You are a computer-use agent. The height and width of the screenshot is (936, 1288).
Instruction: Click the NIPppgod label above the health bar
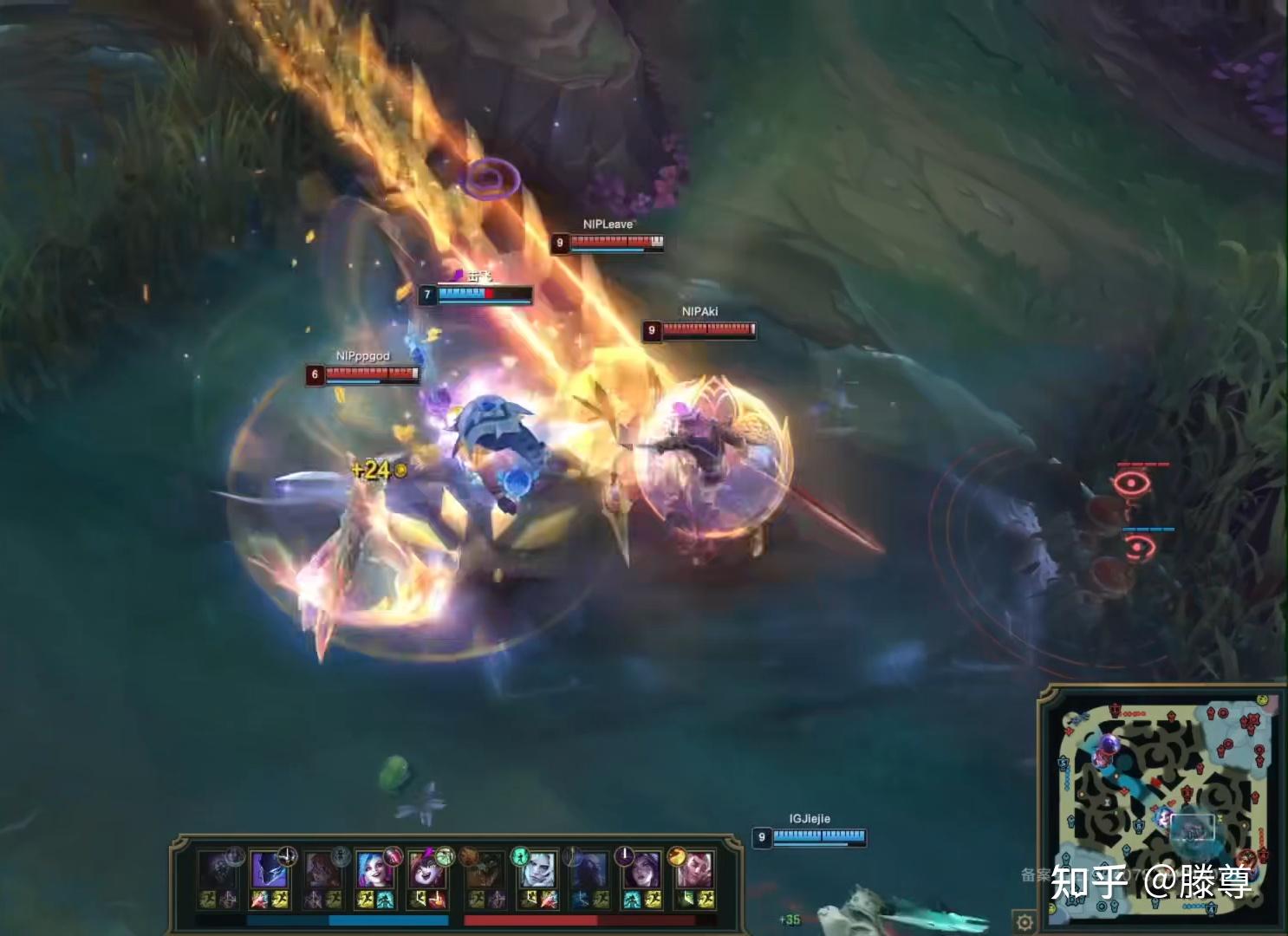(362, 355)
